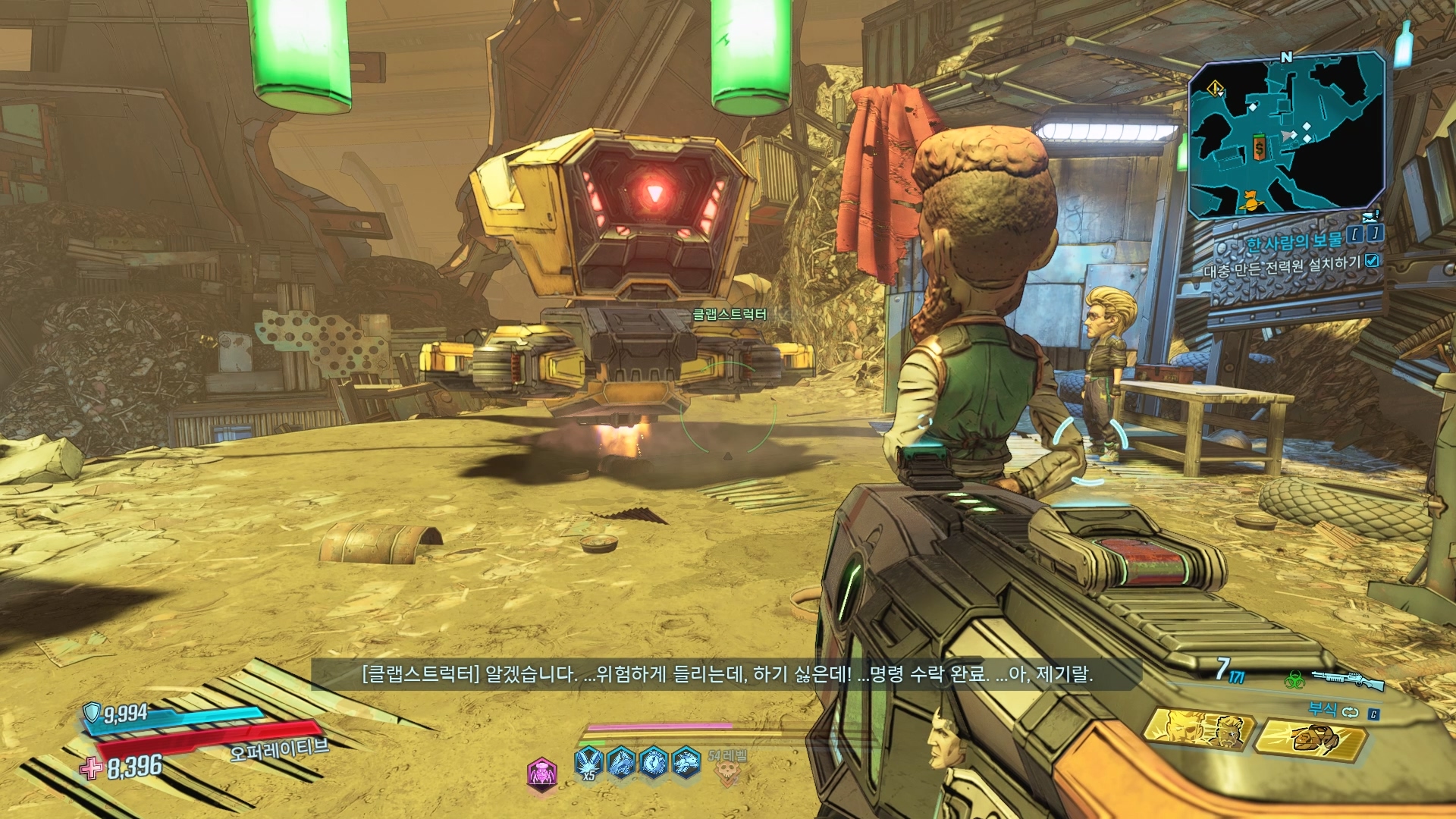The height and width of the screenshot is (819, 1456).
Task: Select the equipped shotgun weapon icon
Action: click(1348, 679)
